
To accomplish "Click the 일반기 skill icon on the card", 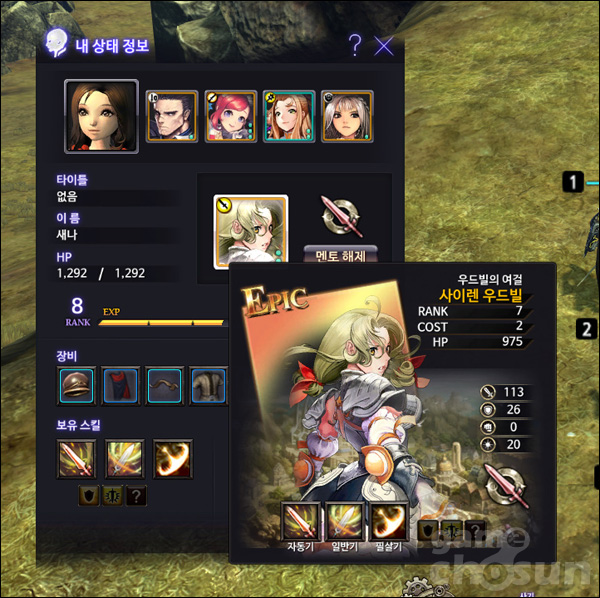I will (346, 522).
